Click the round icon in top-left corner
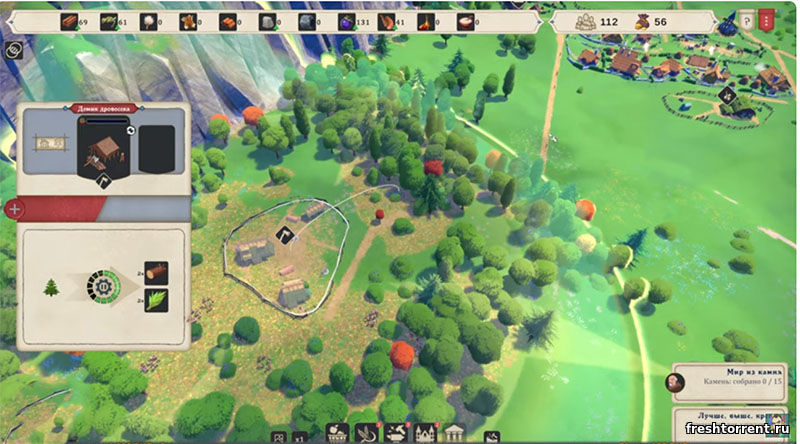Viewport: 800px width, 444px height. 14,48
